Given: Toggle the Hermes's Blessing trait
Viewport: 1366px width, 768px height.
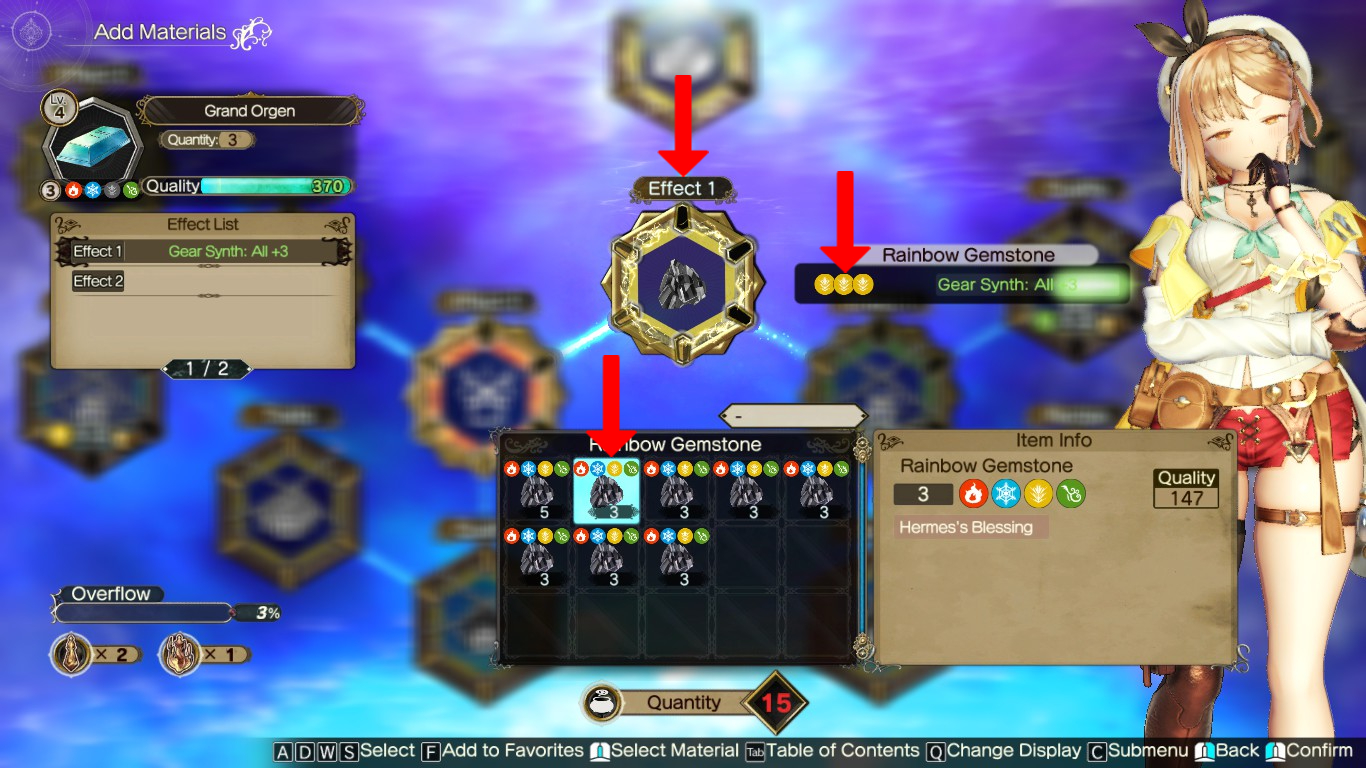Looking at the screenshot, I should pos(967,528).
